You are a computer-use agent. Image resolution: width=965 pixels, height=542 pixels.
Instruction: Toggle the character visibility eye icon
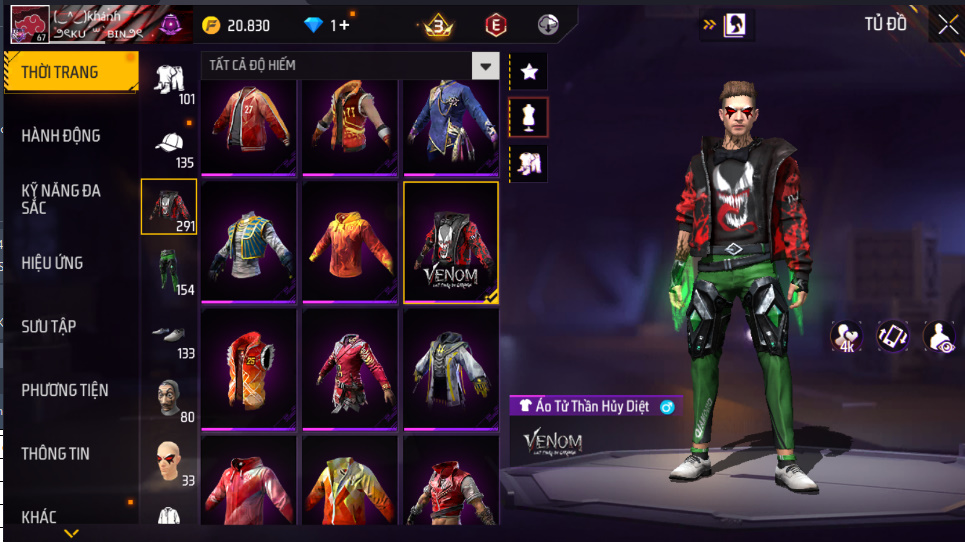pos(938,337)
